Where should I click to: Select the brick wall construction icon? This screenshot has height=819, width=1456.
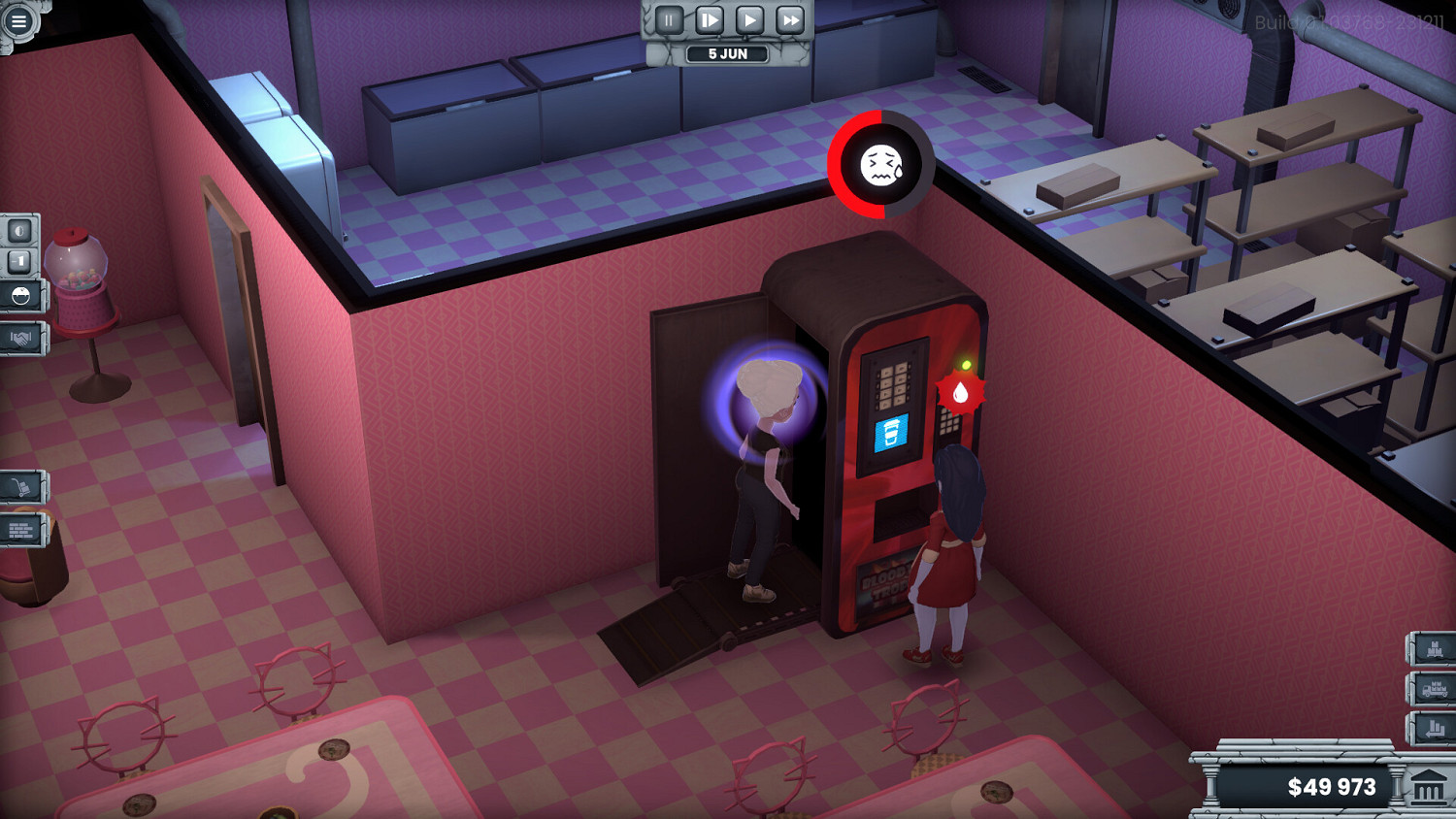(21, 530)
